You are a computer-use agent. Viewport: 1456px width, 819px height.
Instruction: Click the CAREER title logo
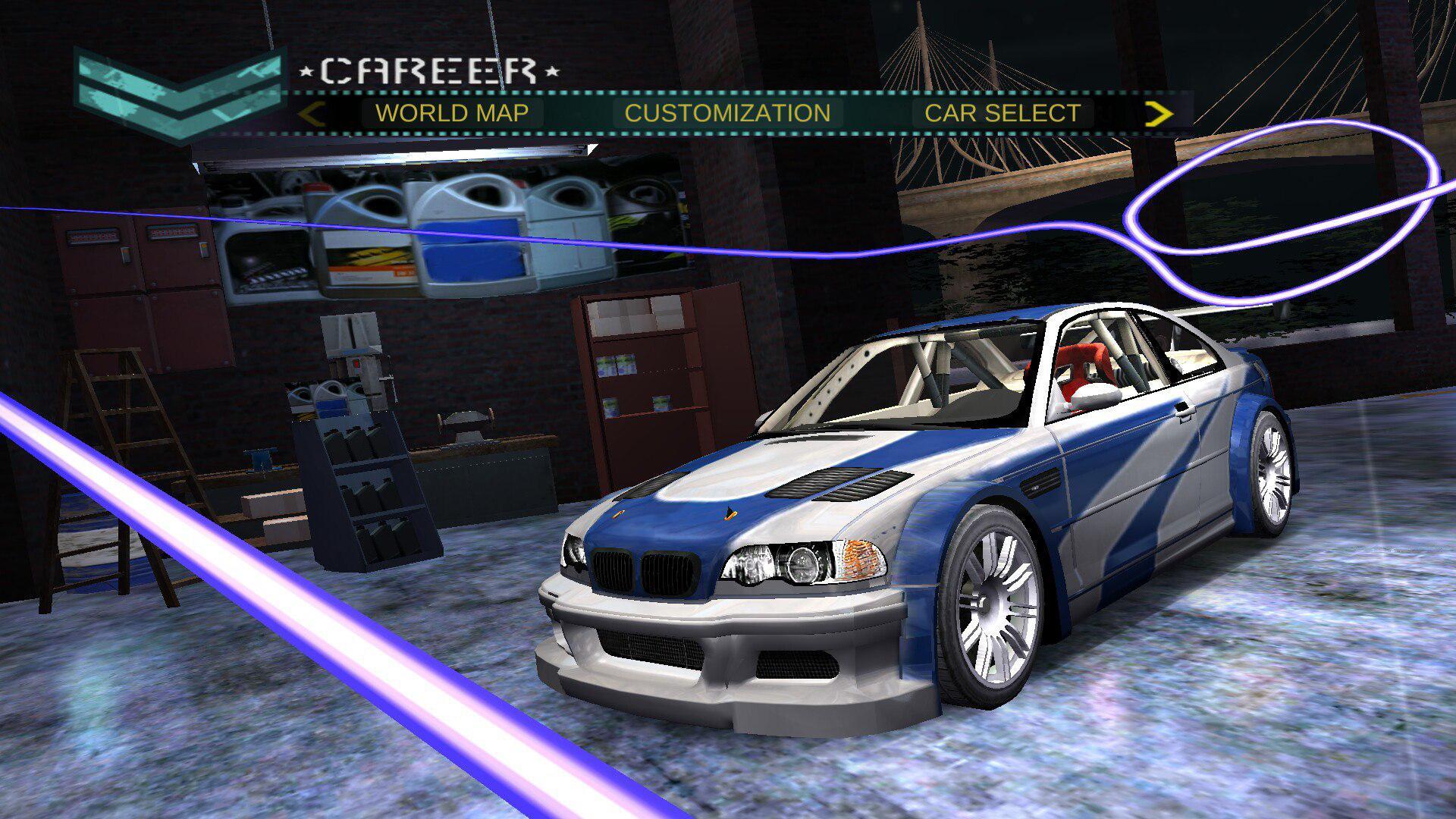pyautogui.click(x=428, y=72)
